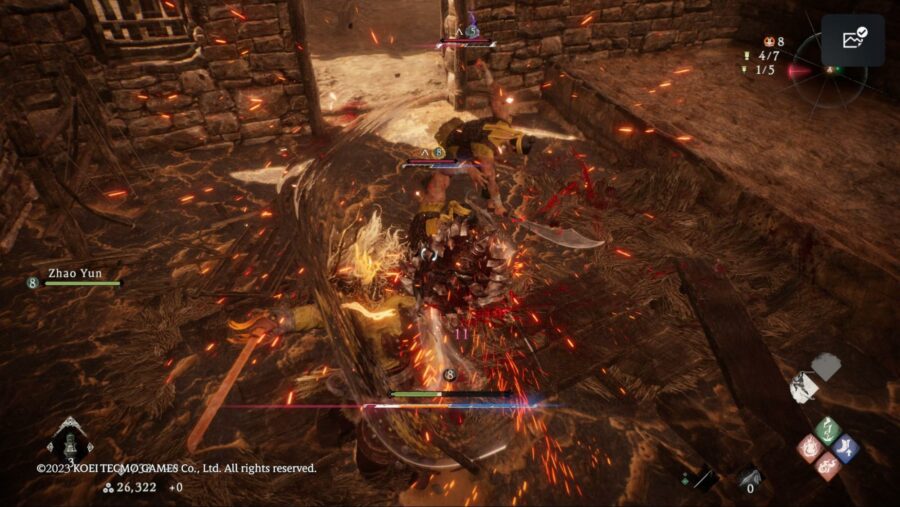The image size is (900, 507).
Task: Select the healing flask diamond icon
Action: click(70, 441)
